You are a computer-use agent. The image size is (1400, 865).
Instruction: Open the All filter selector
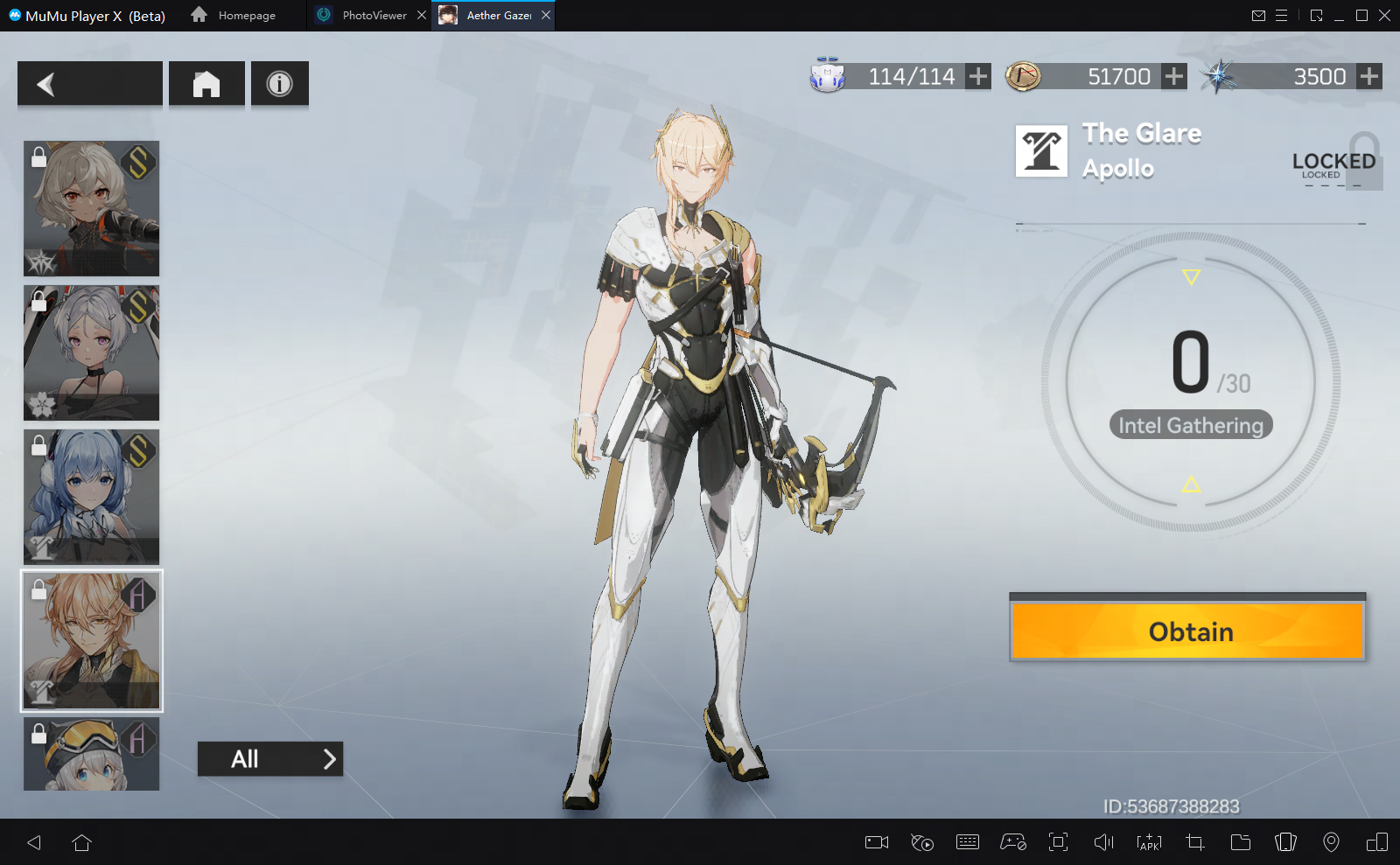269,759
